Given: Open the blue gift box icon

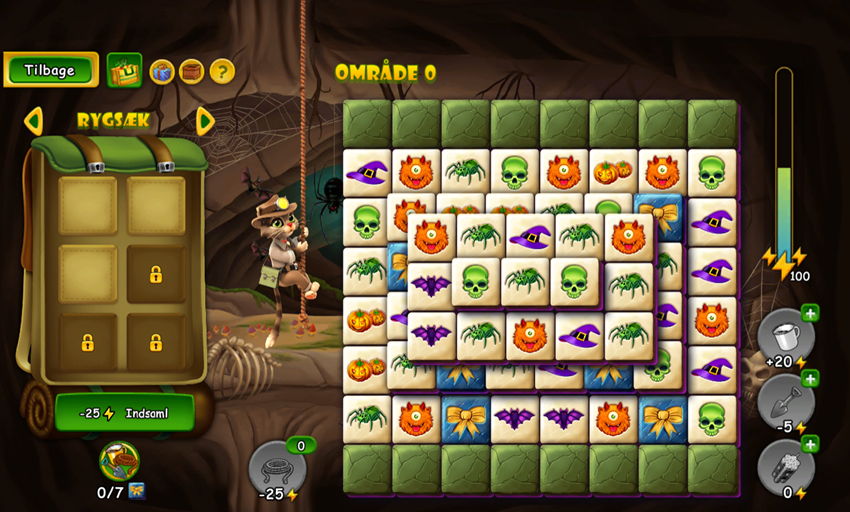Looking at the screenshot, I should tap(162, 71).
